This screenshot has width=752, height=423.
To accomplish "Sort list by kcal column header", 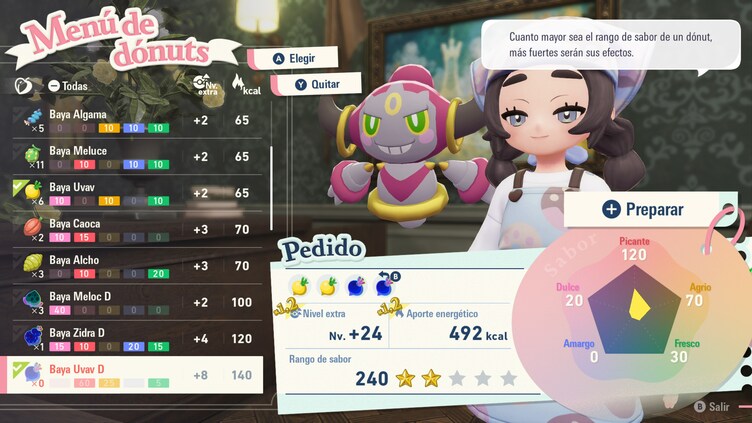I will click(240, 84).
